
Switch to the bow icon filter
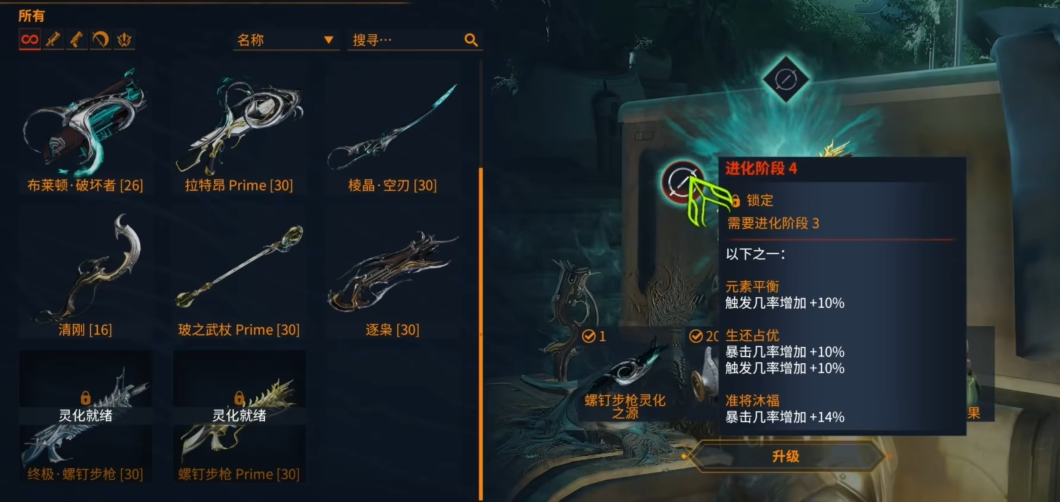click(x=101, y=40)
